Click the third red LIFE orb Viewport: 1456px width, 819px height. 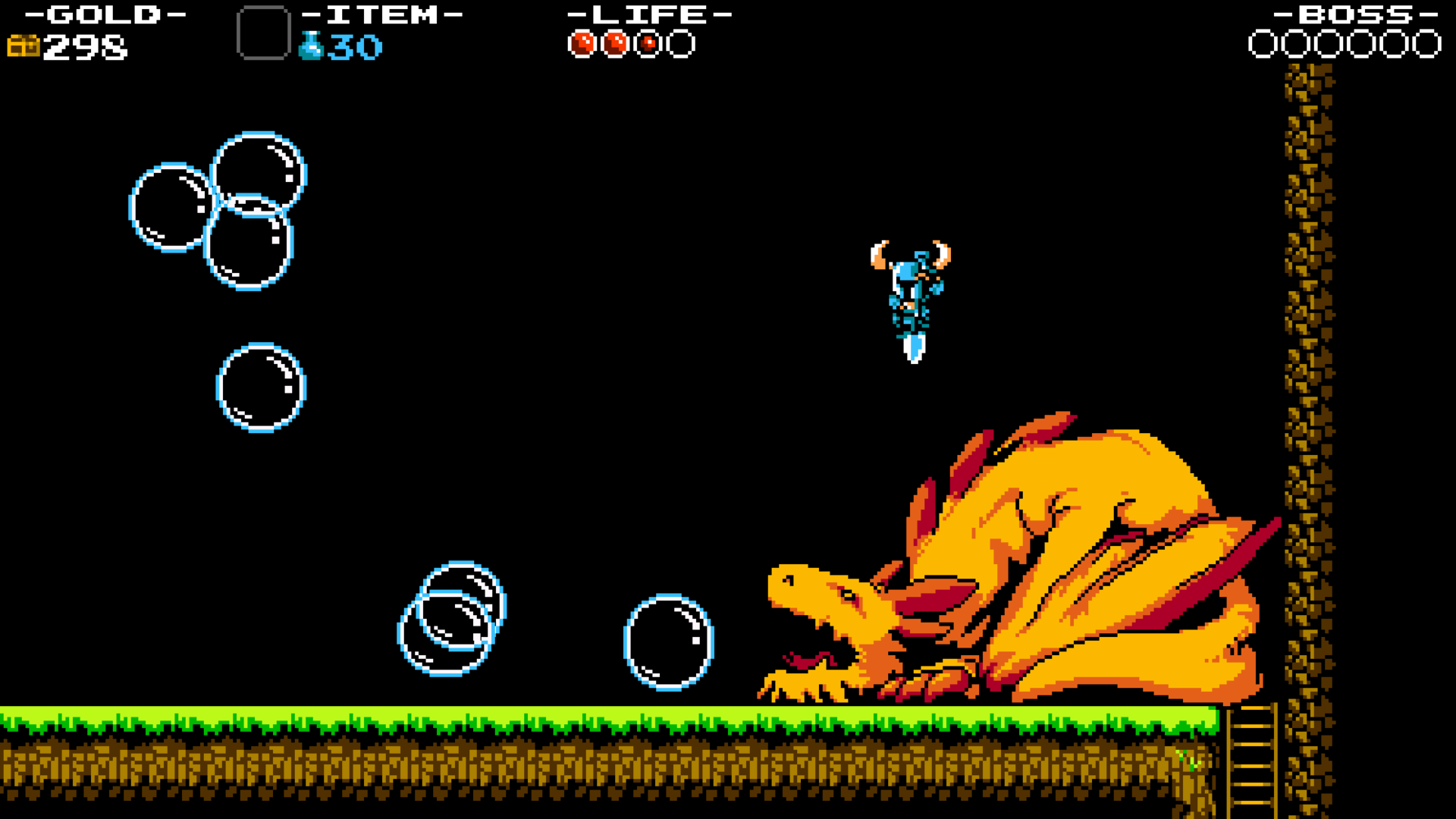pos(647,43)
